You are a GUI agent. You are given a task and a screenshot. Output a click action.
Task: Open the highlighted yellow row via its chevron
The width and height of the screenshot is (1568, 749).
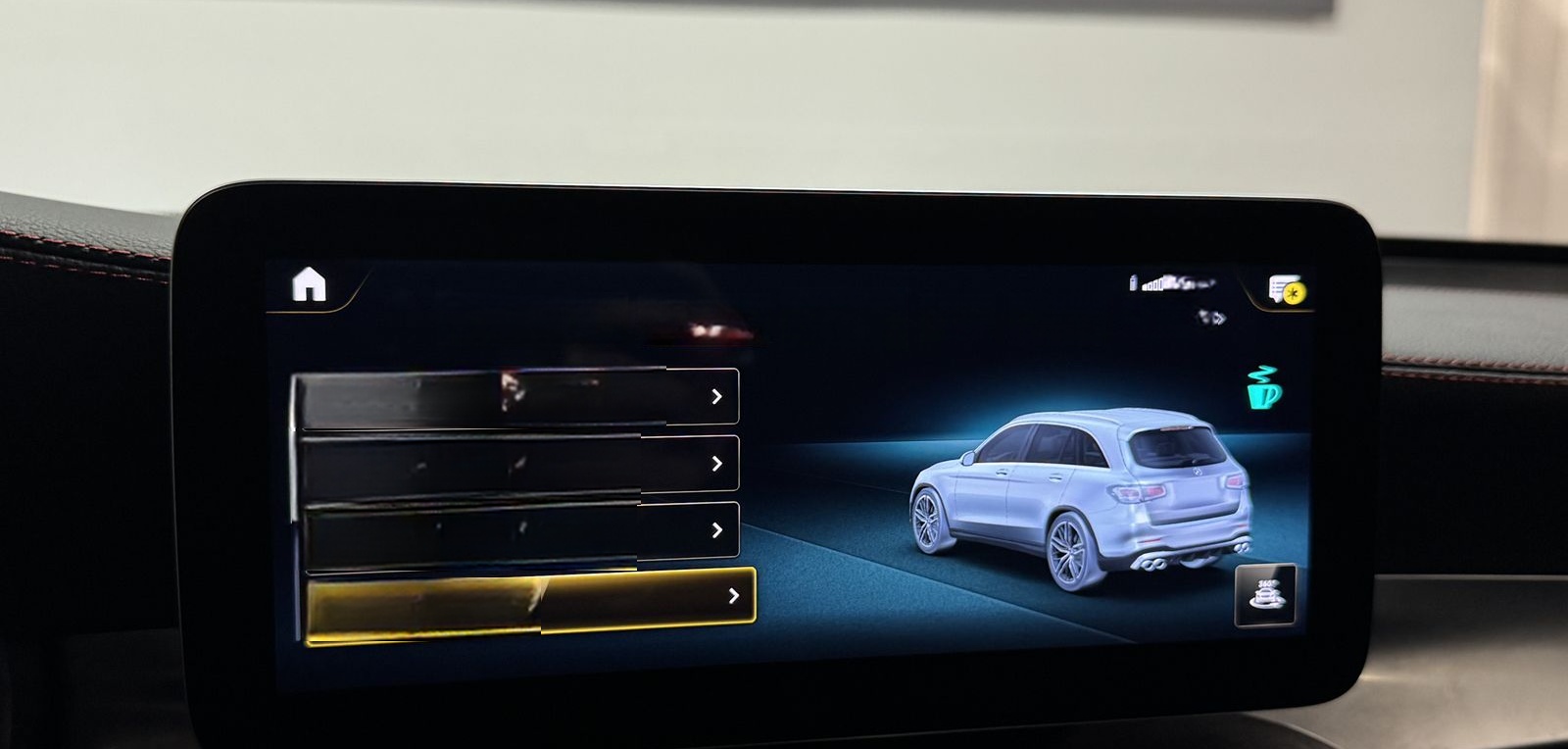click(732, 594)
